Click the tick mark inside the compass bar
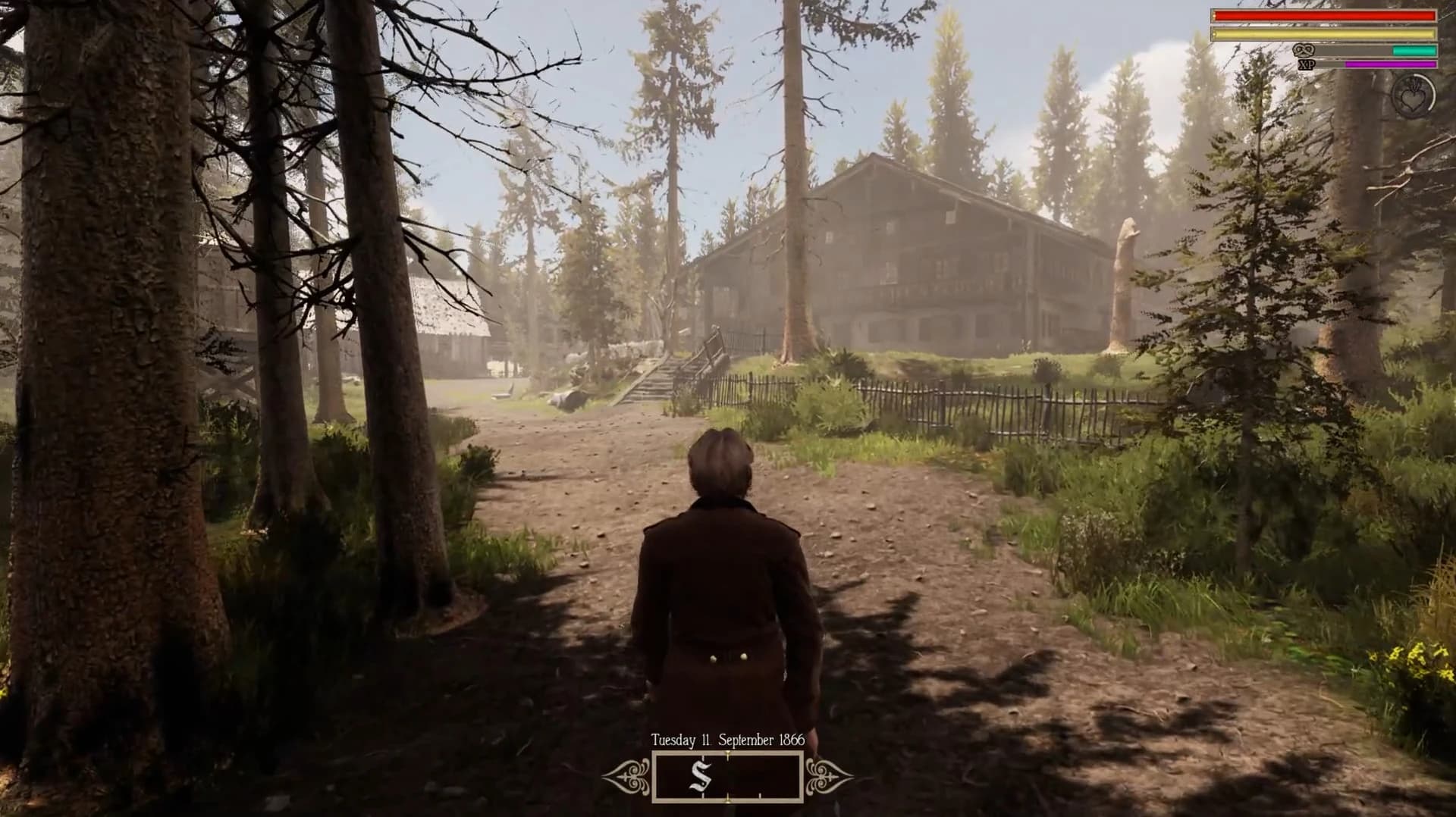 (760, 794)
